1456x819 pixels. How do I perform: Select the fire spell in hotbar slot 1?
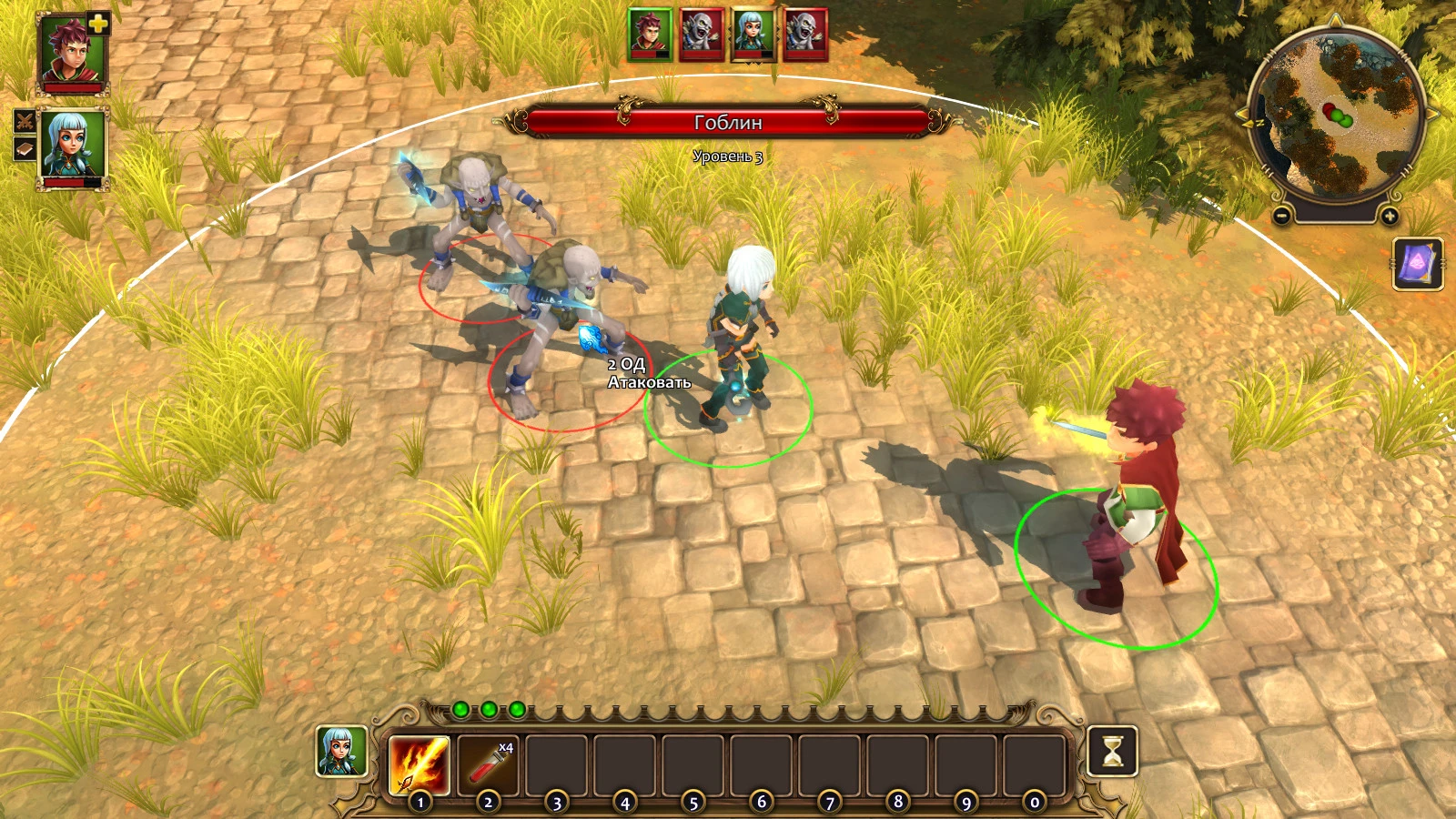click(x=419, y=764)
